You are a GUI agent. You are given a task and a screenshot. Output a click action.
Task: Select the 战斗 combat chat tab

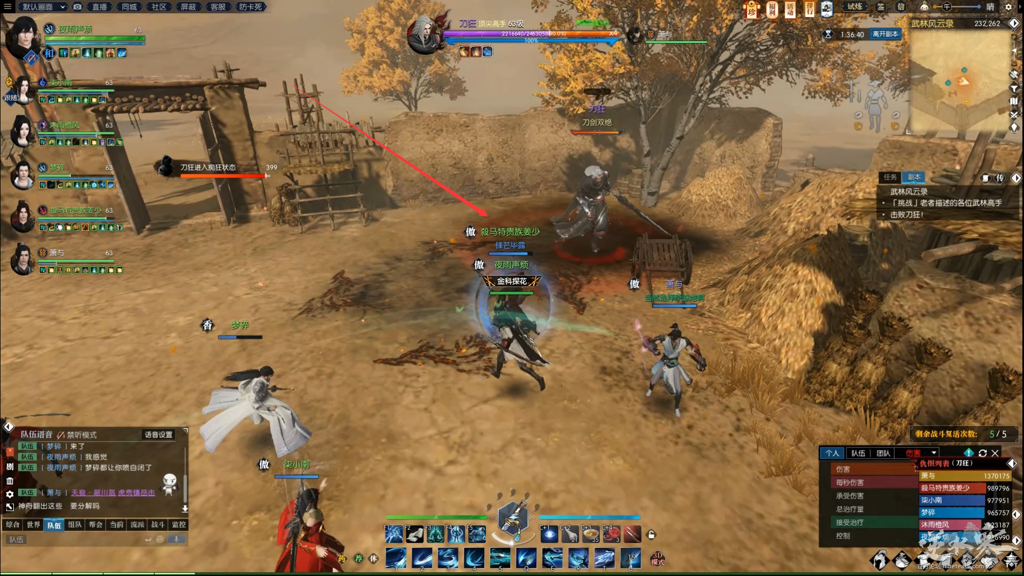click(158, 524)
